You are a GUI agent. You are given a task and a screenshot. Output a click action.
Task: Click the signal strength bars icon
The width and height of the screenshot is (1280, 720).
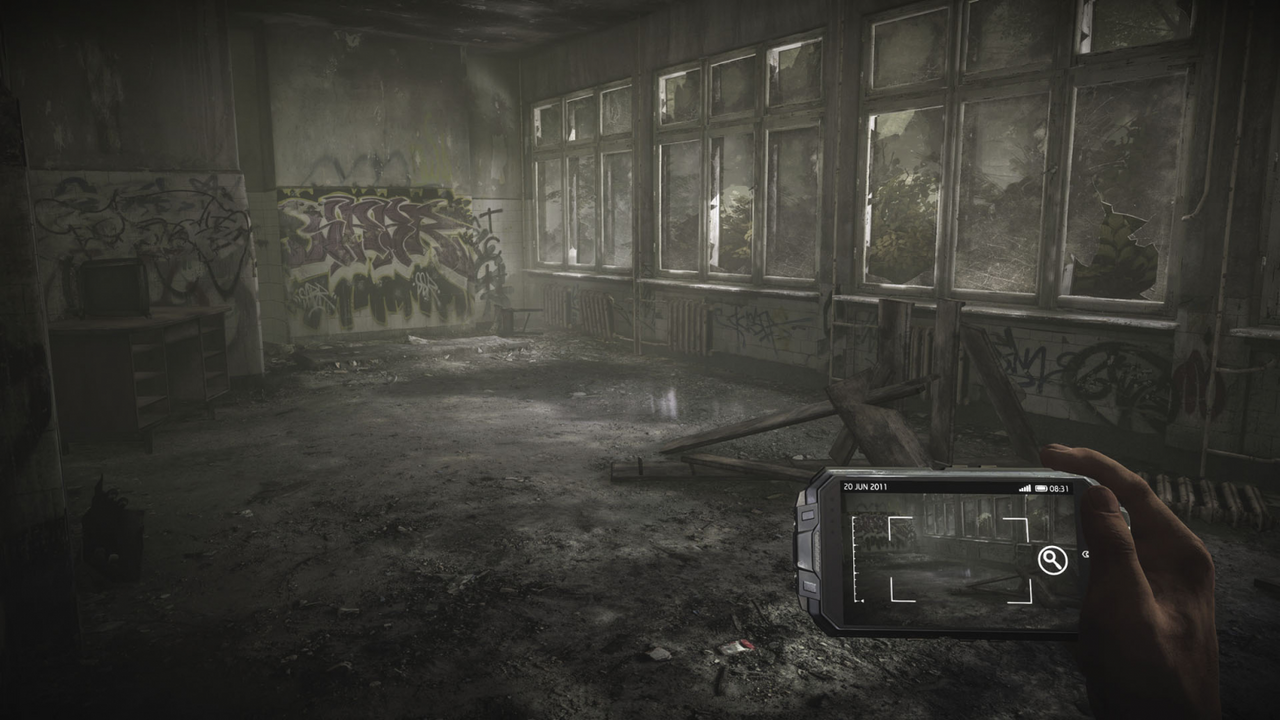coord(1026,487)
